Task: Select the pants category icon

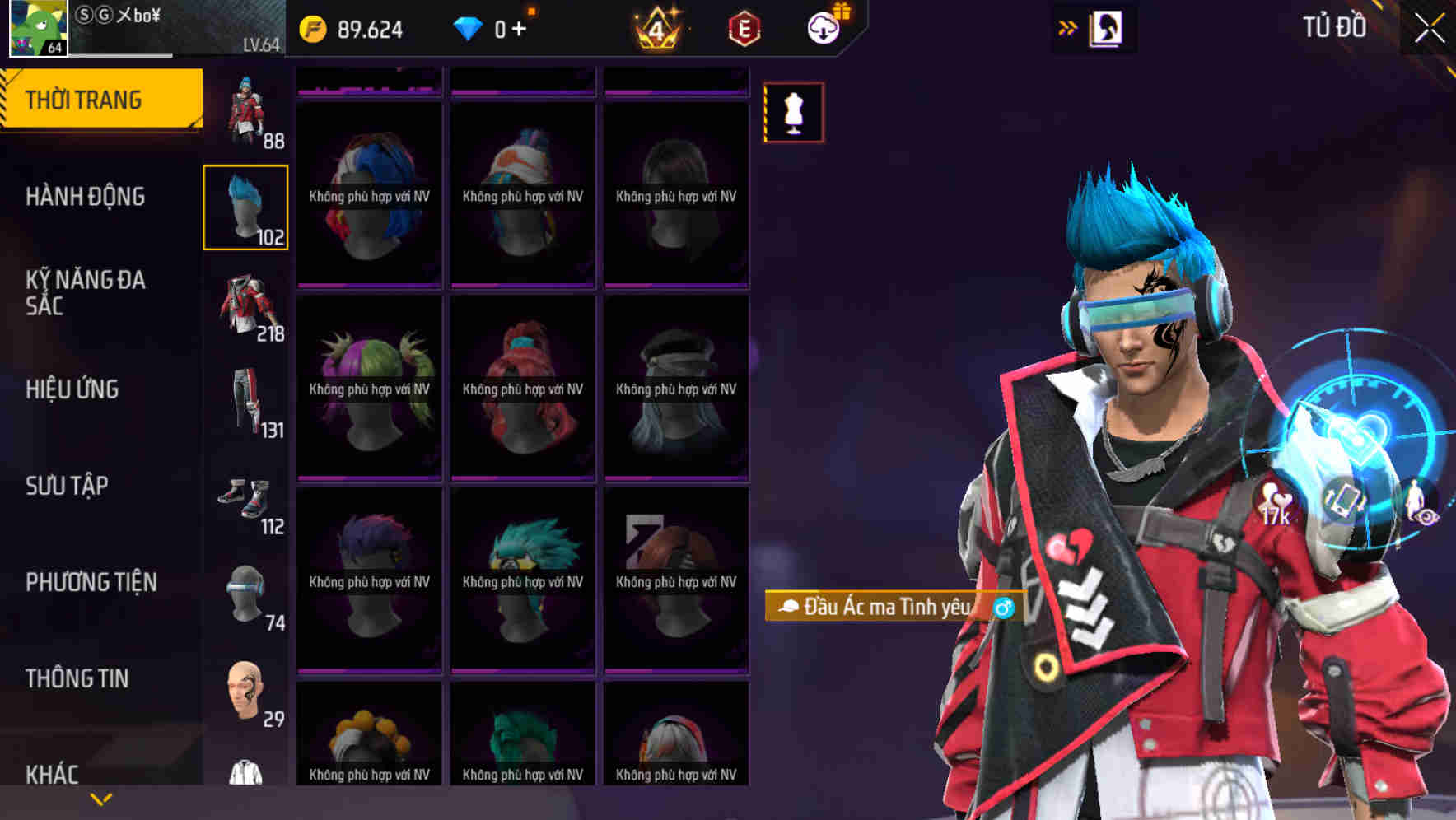Action: [x=246, y=401]
